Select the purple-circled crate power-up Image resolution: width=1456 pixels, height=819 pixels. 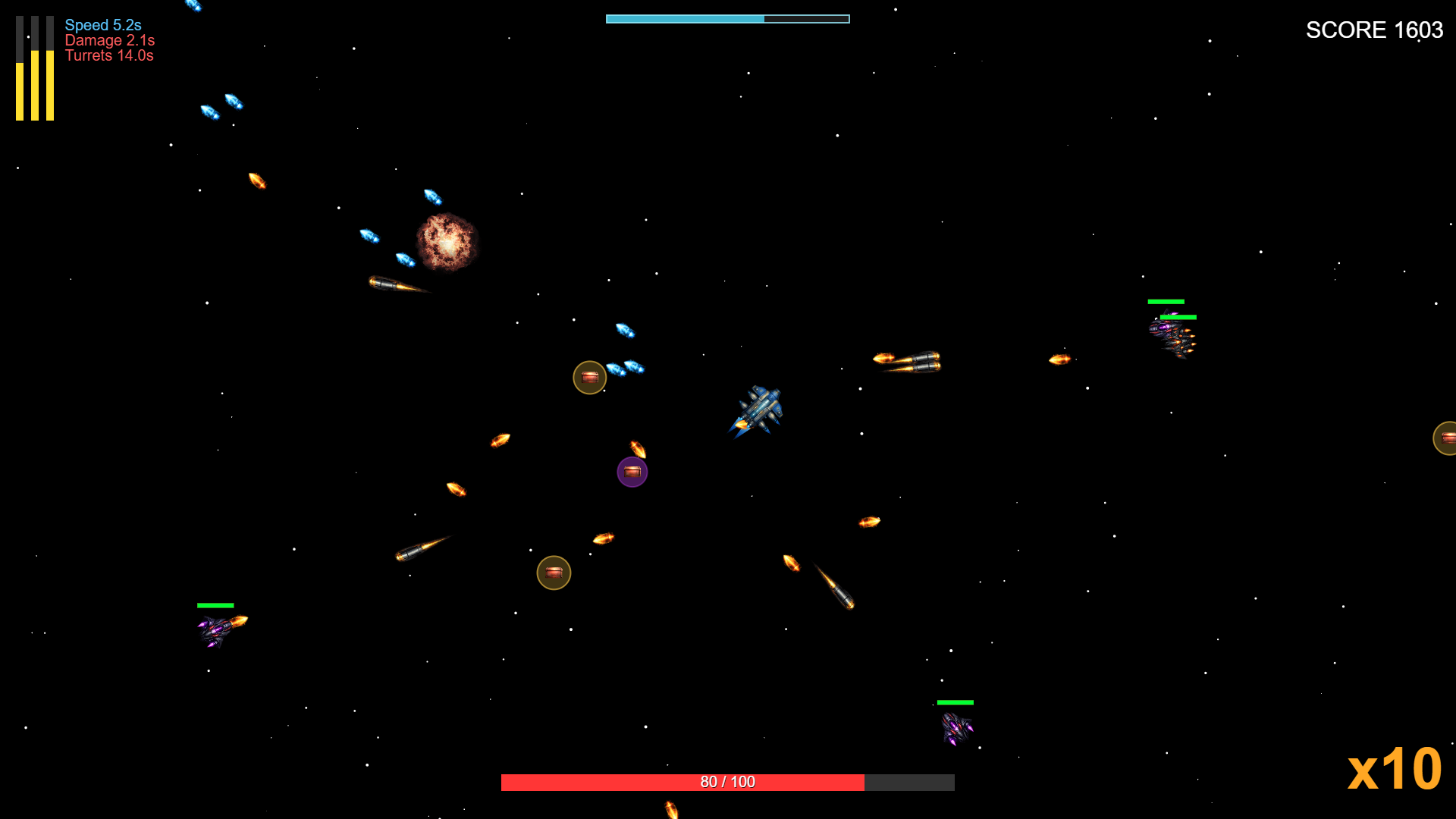click(x=632, y=471)
